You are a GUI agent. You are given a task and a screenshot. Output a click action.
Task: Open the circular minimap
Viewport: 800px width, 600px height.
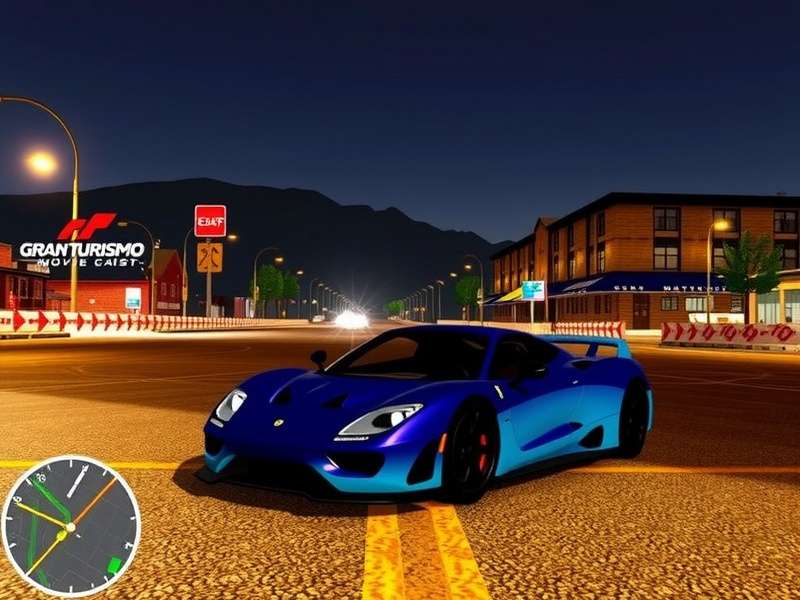(x=70, y=526)
